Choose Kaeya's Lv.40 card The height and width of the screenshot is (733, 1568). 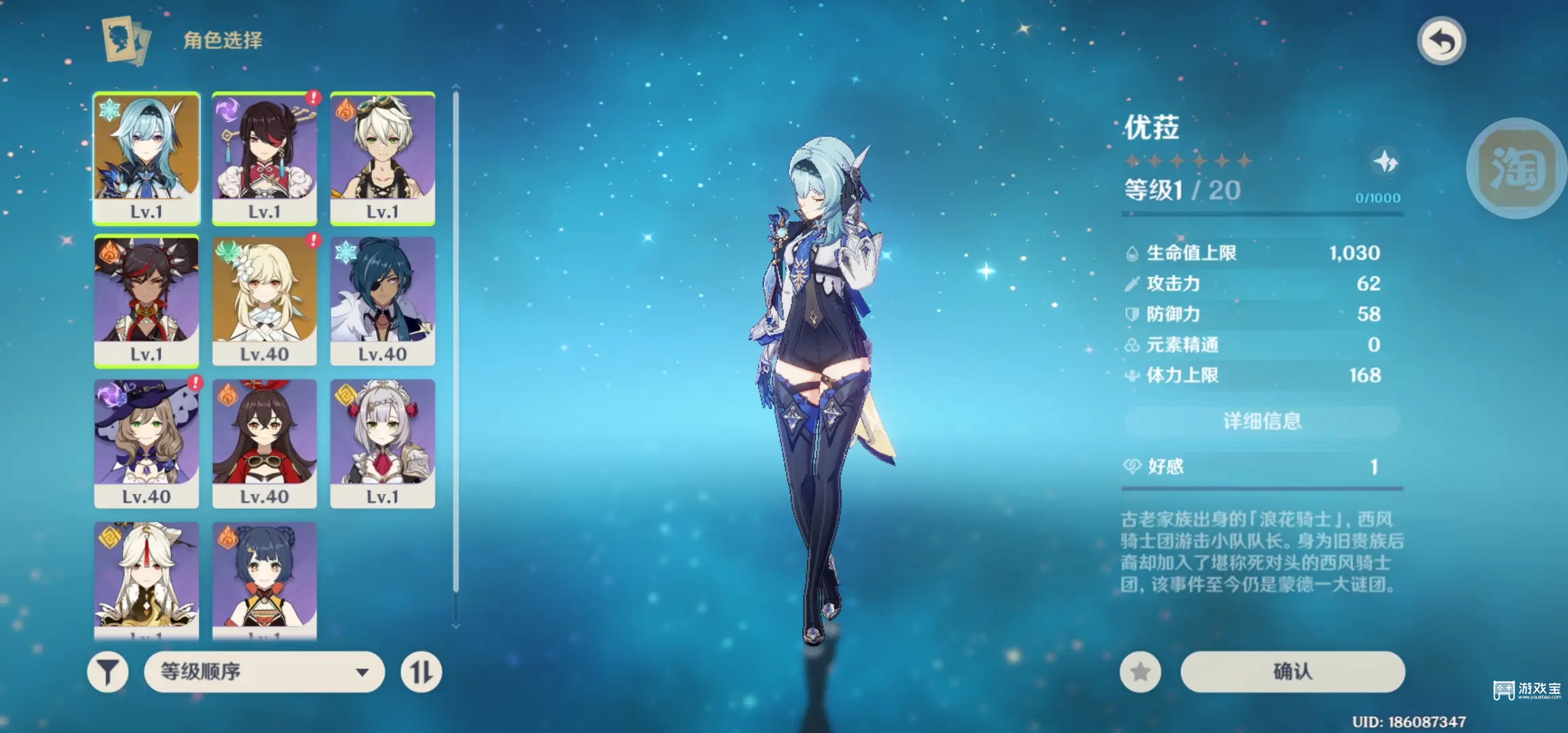[383, 300]
